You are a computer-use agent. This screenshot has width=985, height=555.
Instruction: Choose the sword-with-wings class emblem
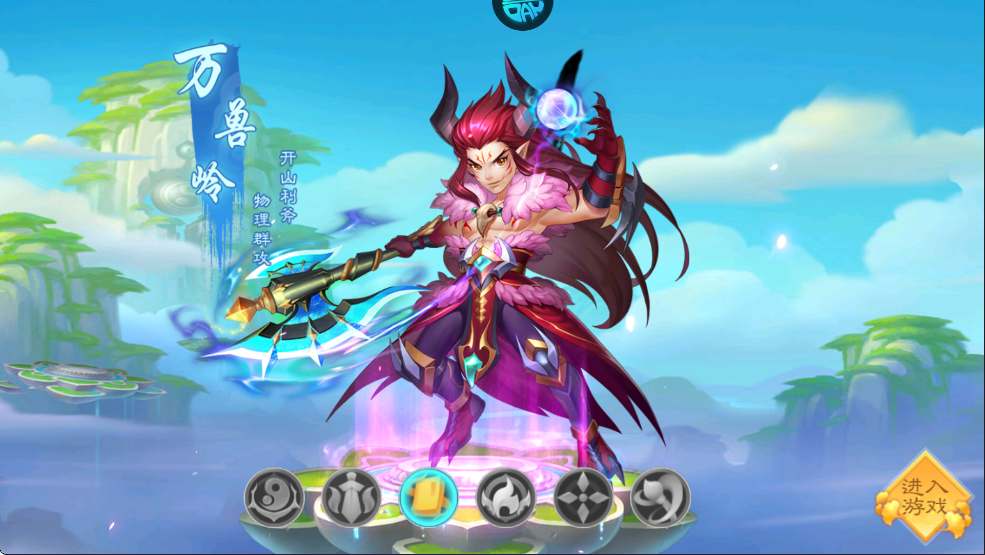(352, 497)
